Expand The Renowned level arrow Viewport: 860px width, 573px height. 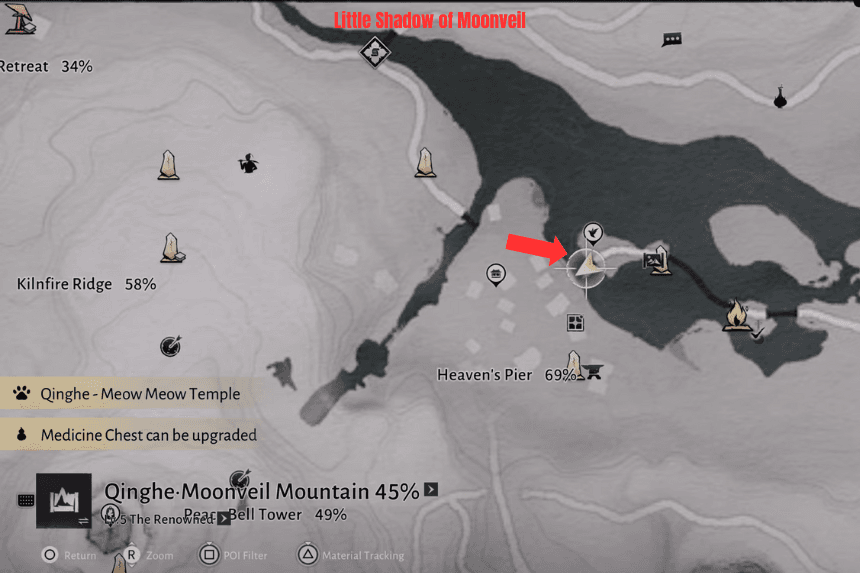(224, 519)
